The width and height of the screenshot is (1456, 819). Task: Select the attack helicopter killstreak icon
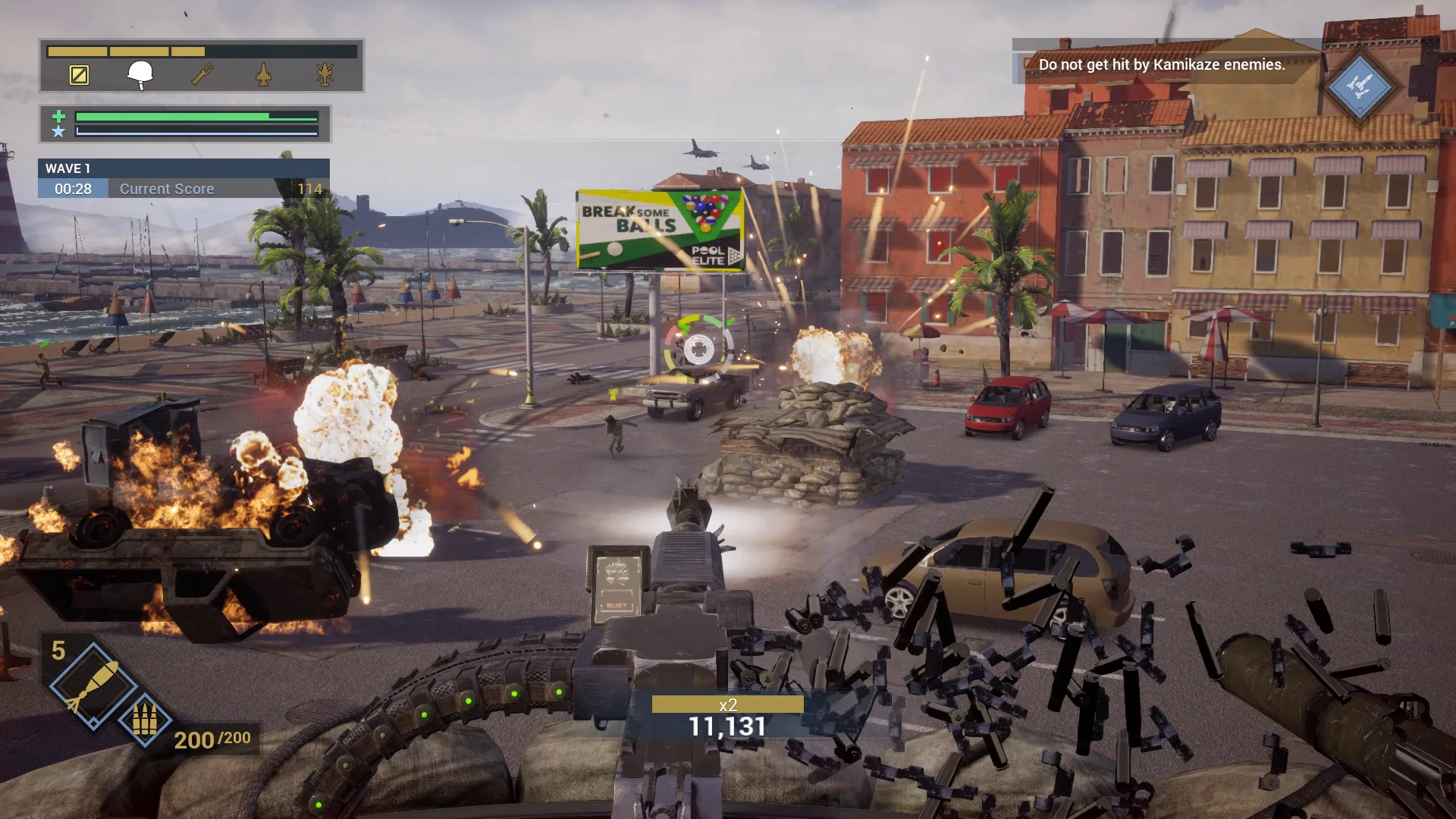324,74
